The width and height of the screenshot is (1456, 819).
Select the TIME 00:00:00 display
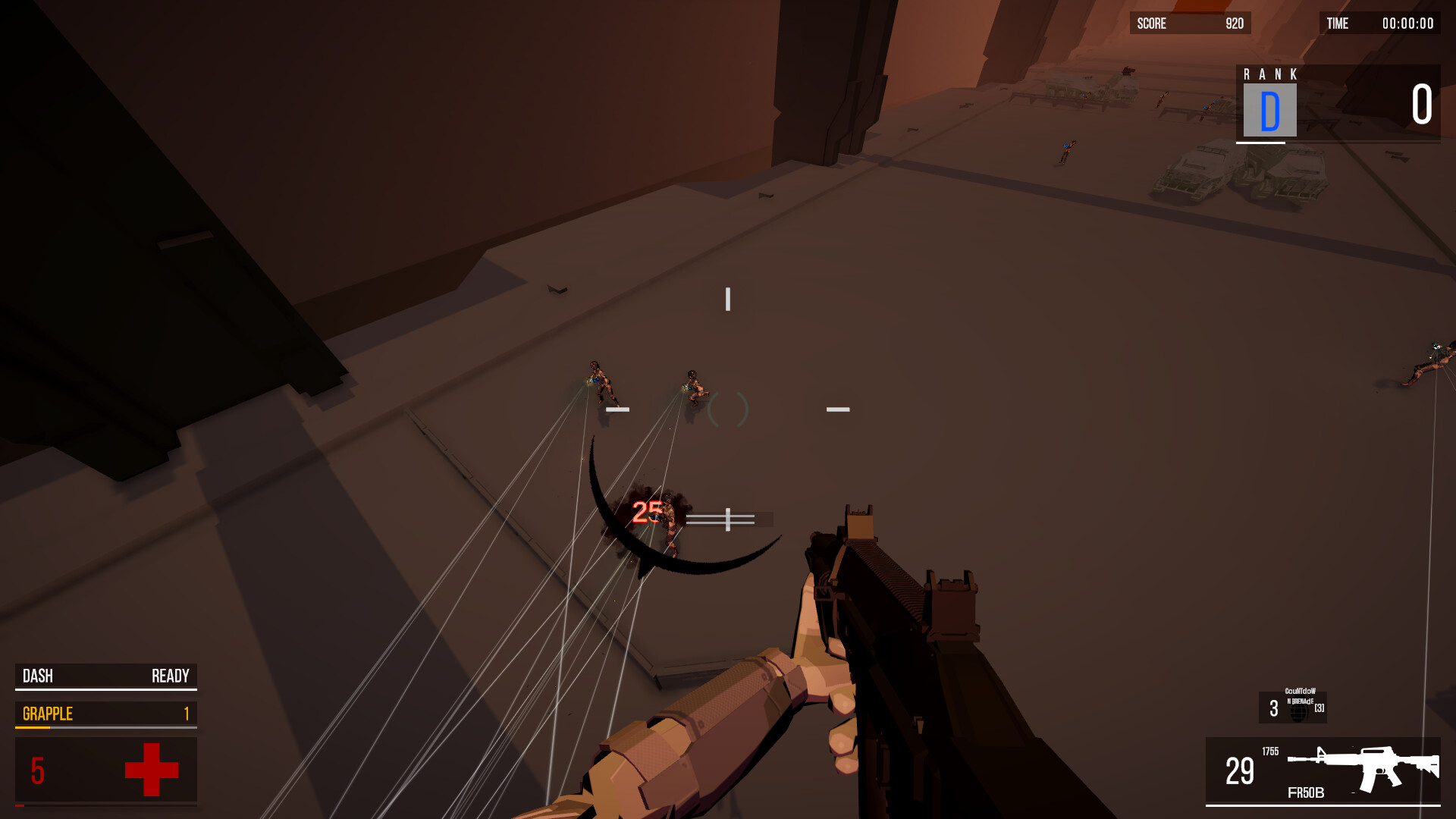(x=1380, y=23)
